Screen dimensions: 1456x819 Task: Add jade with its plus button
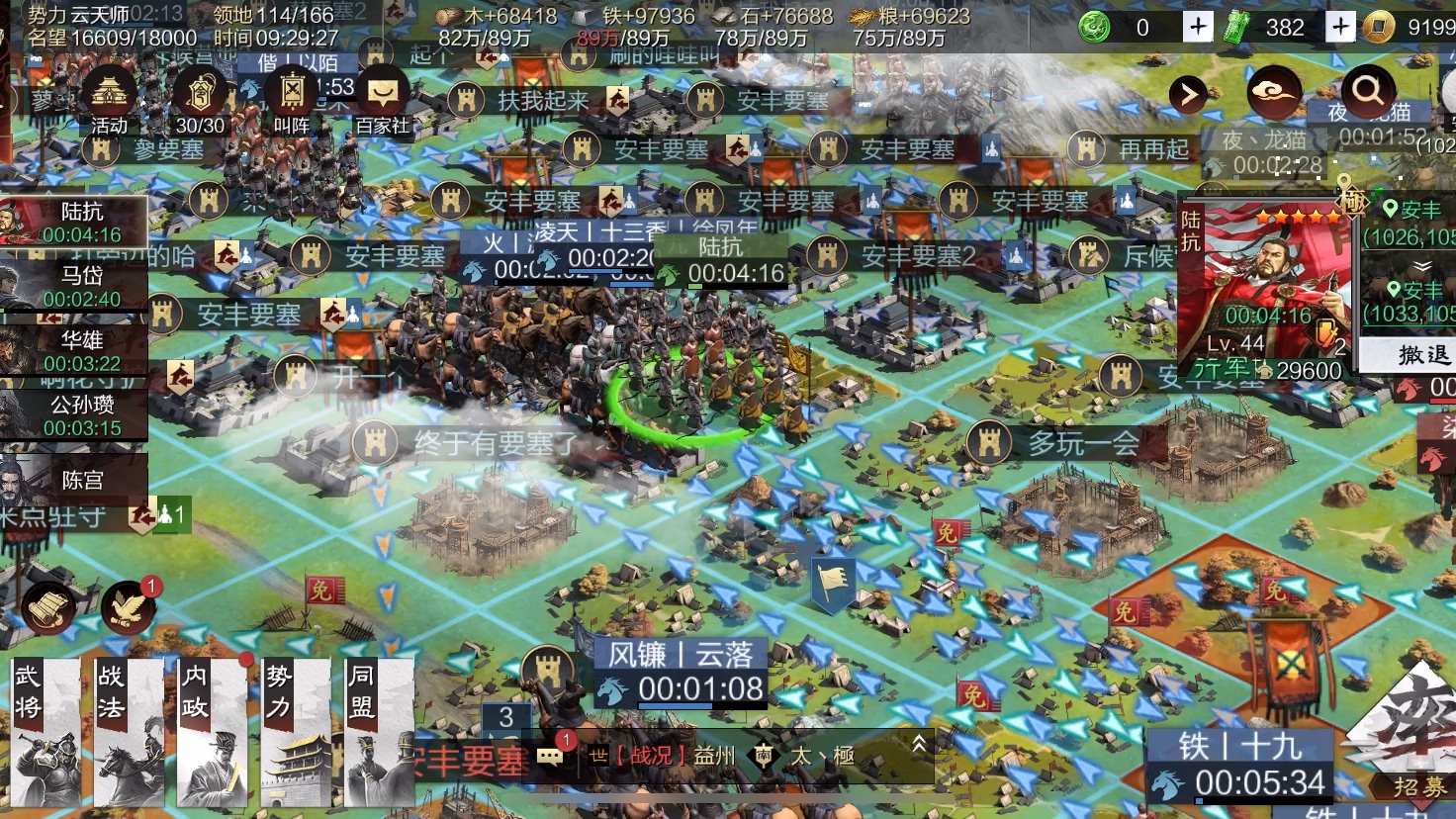[1340, 27]
